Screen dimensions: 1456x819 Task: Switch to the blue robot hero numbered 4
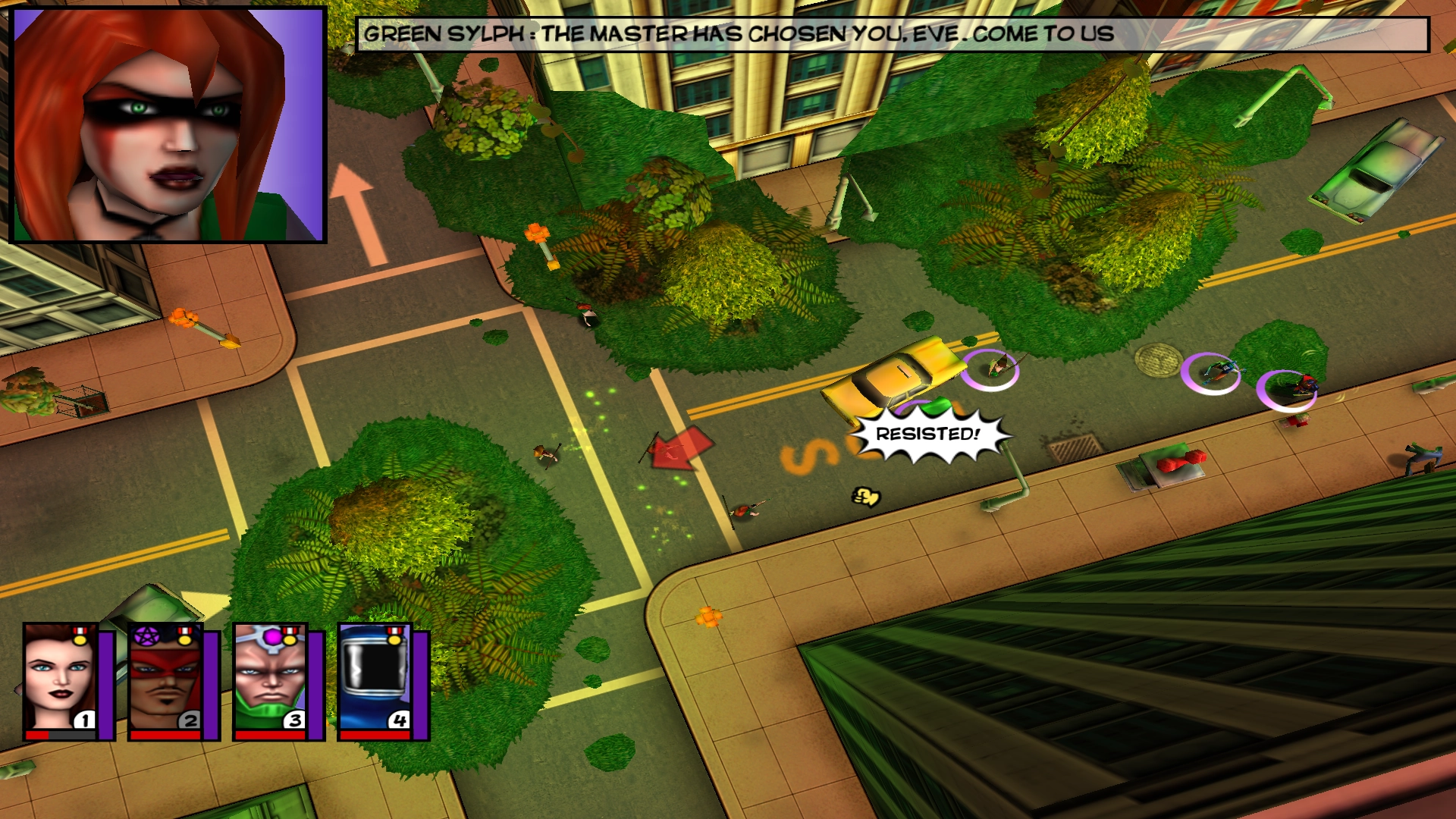pos(375,679)
